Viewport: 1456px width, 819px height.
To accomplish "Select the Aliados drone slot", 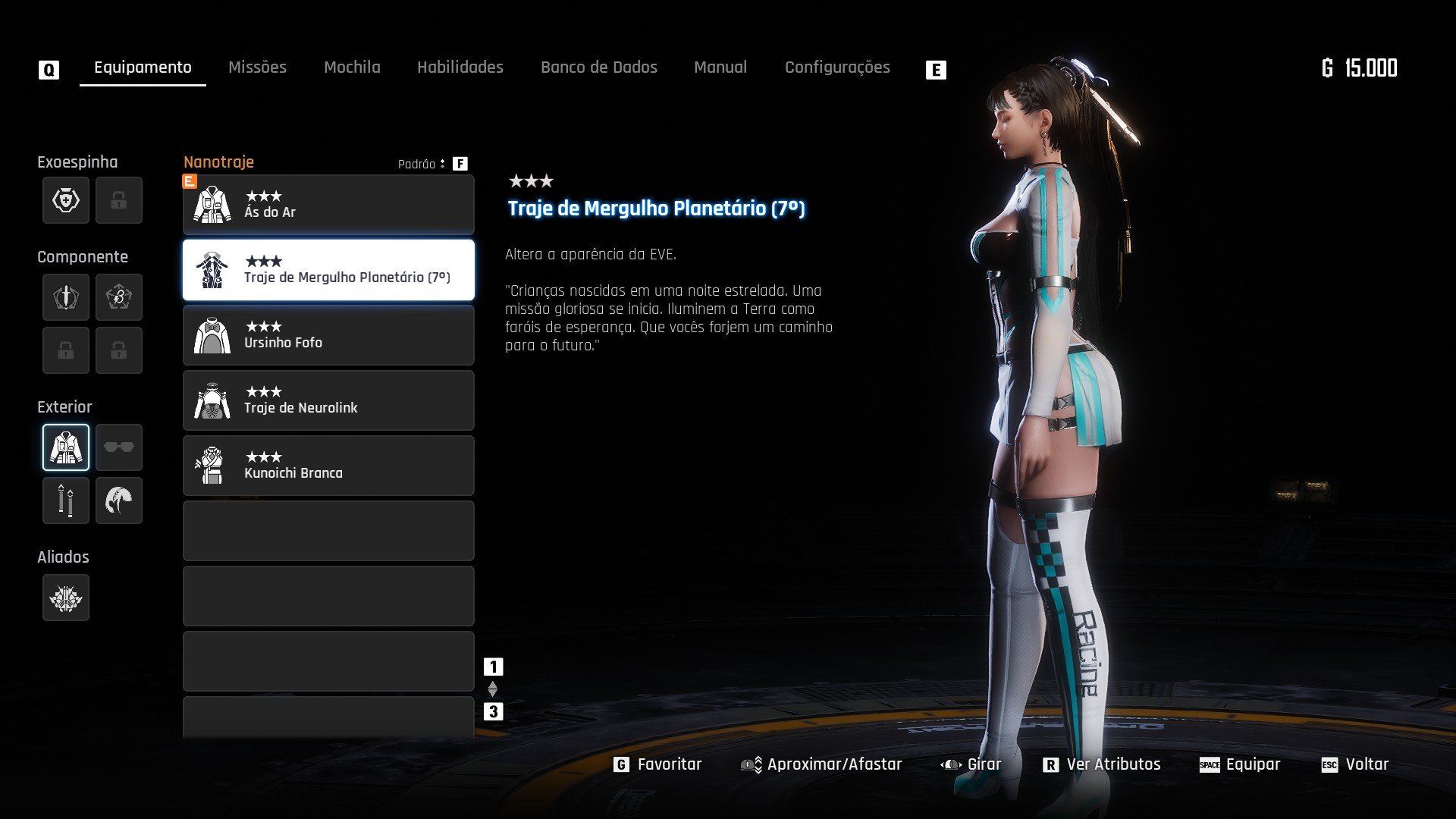I will [x=66, y=598].
